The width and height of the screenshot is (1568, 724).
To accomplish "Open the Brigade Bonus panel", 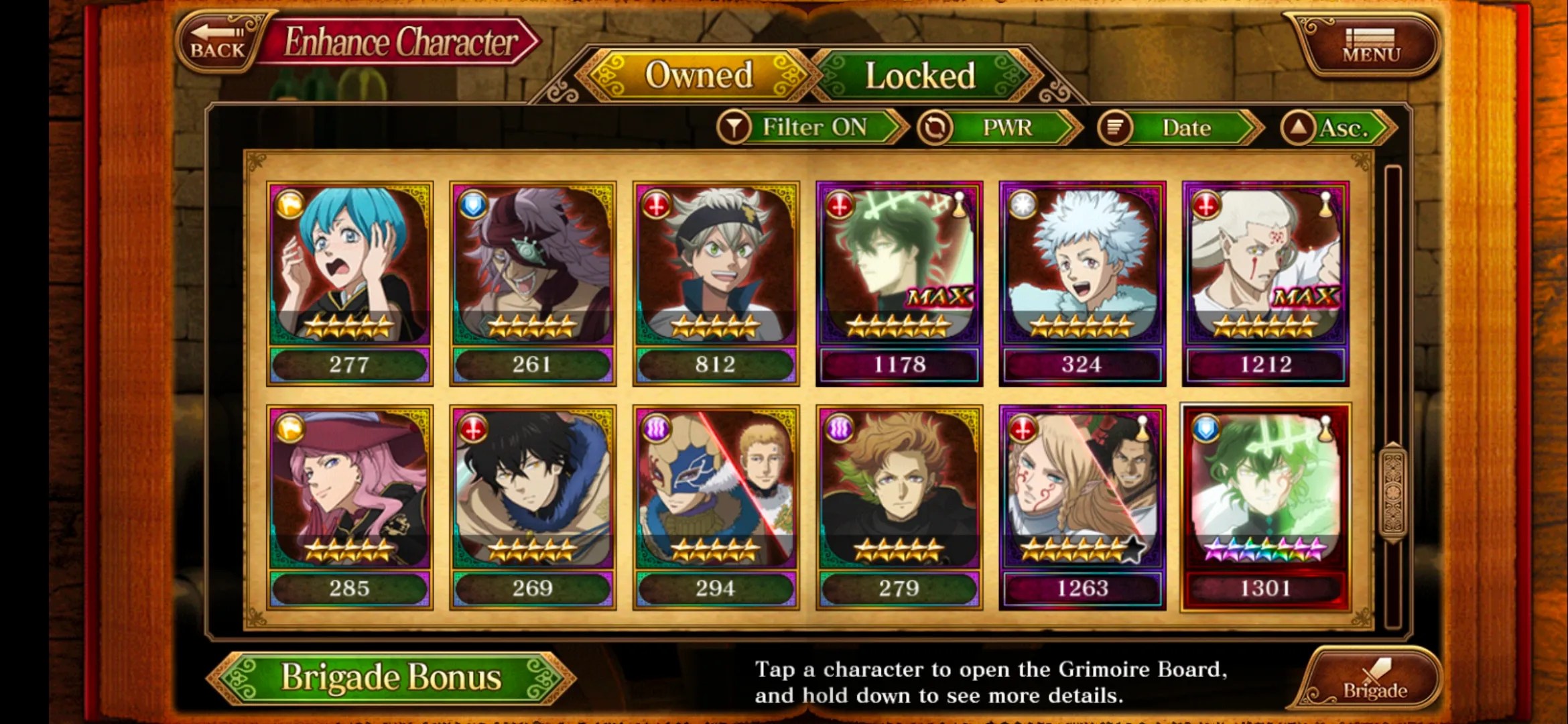I will (391, 677).
